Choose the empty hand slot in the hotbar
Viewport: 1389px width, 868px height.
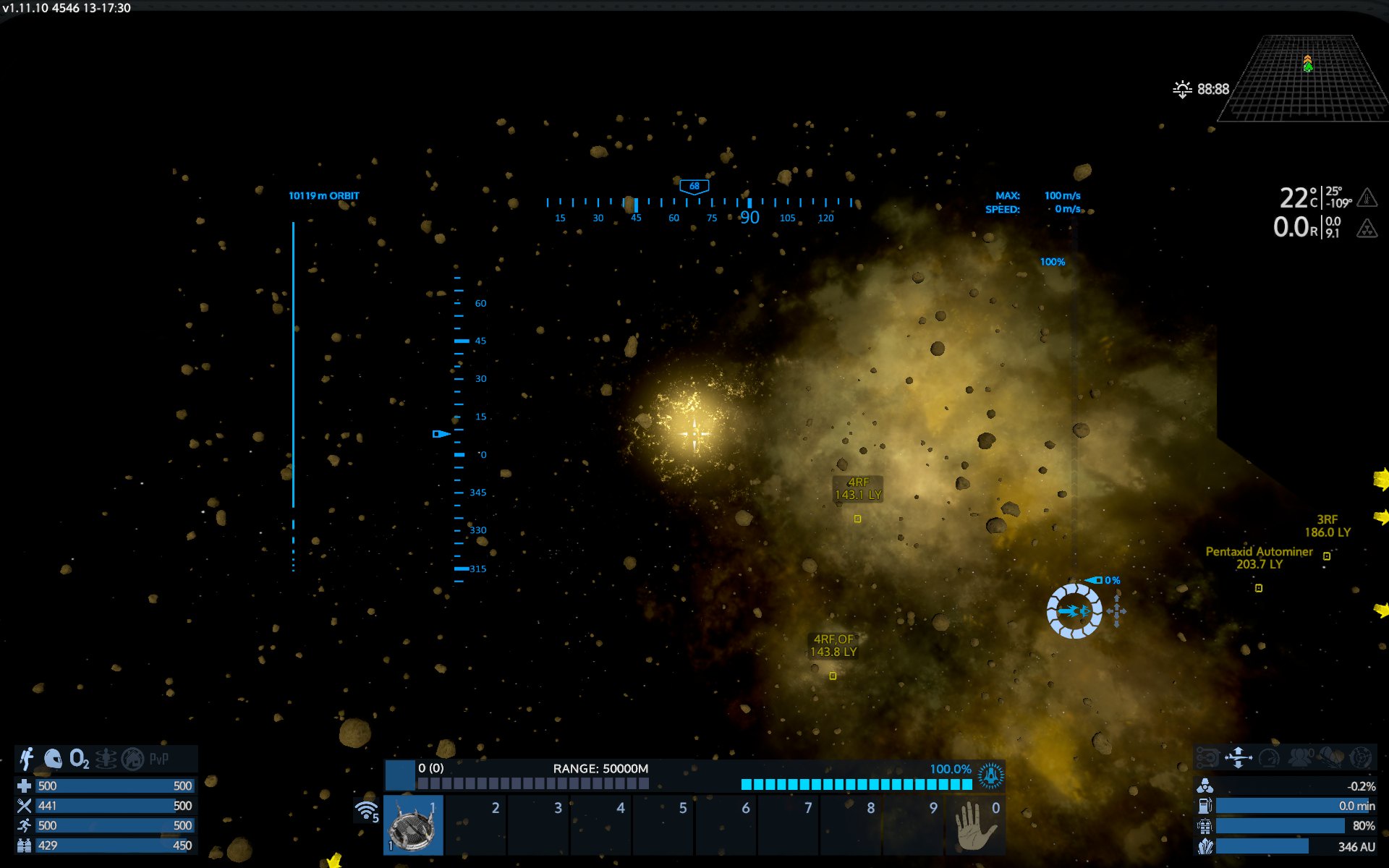click(974, 825)
